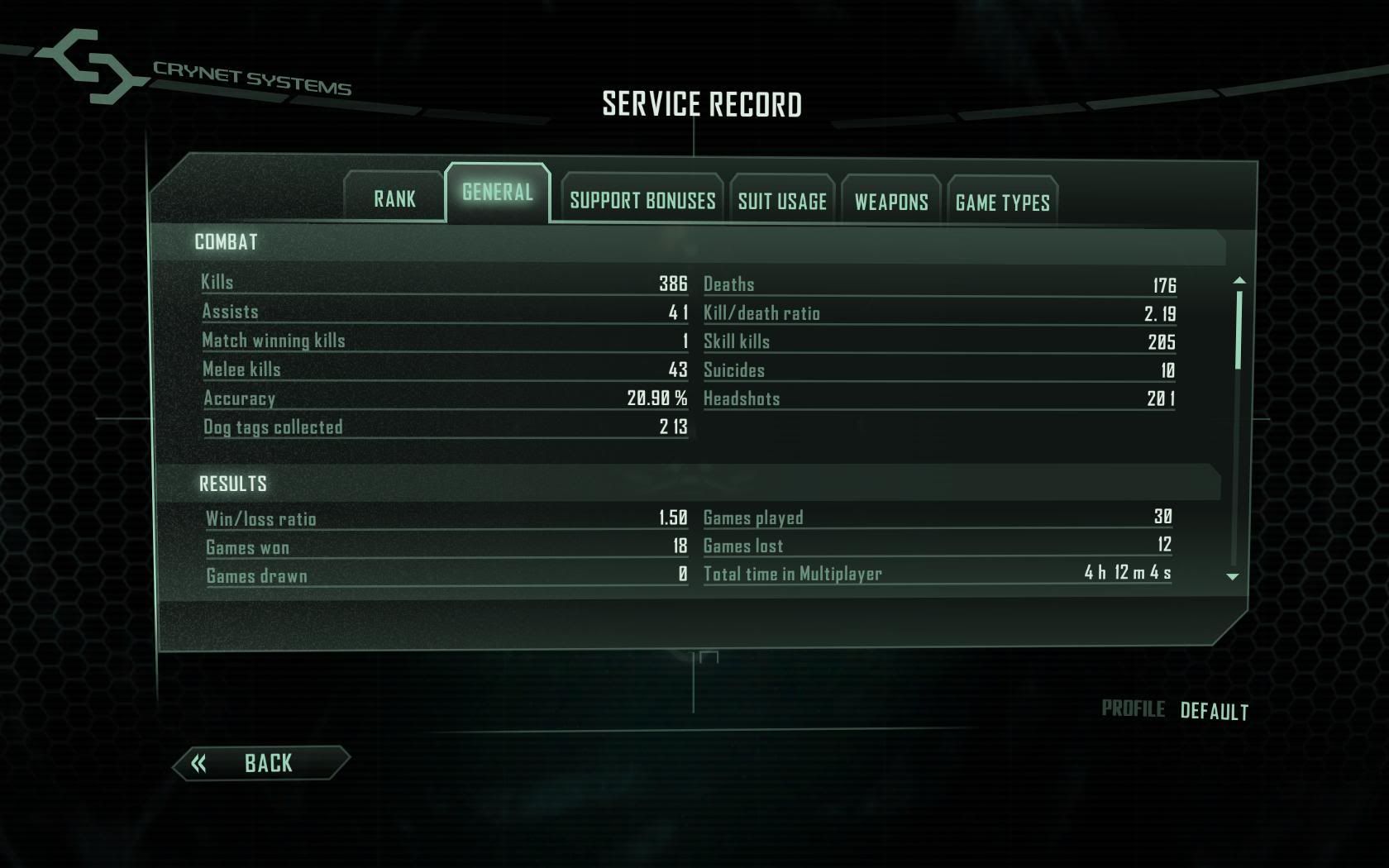Select the currently active GENERAL tab
This screenshot has height=868, width=1389.
point(498,193)
